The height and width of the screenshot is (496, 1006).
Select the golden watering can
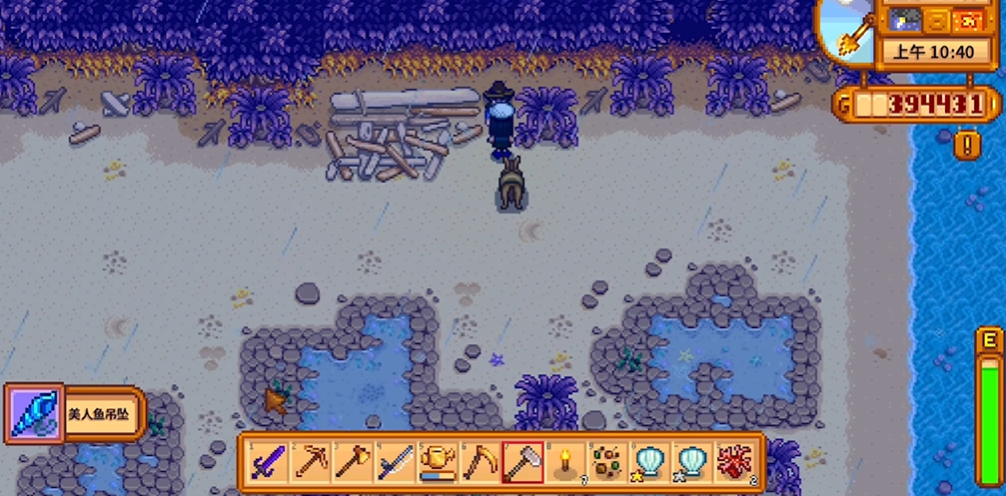click(437, 462)
